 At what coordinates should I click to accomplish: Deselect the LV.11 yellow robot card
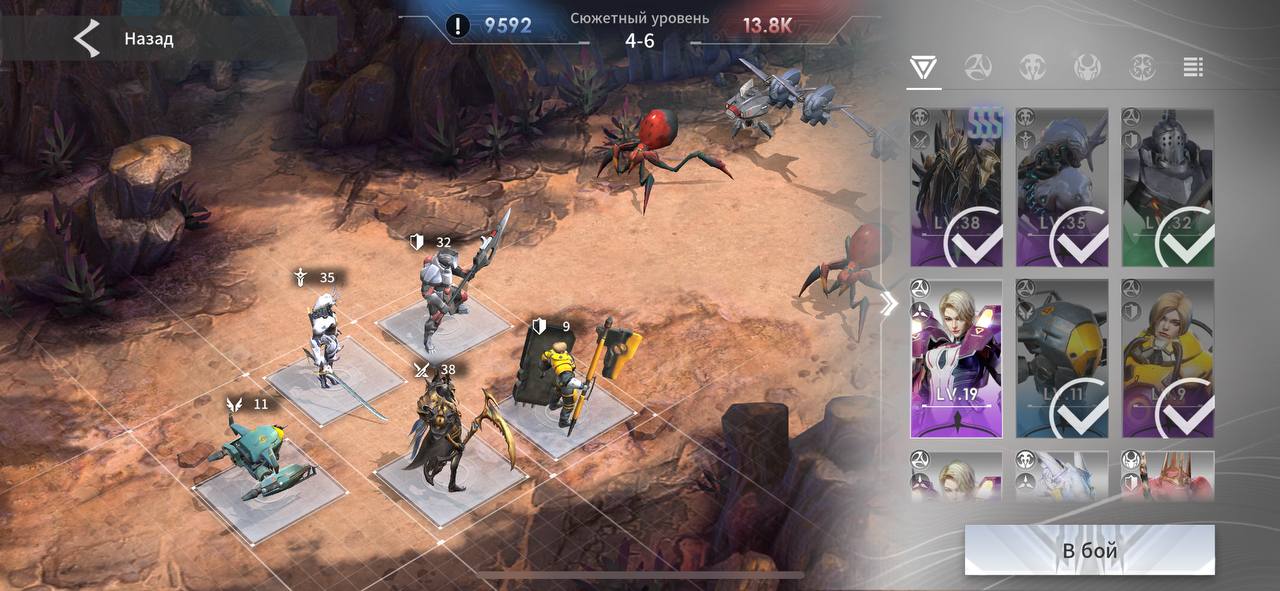(1062, 358)
